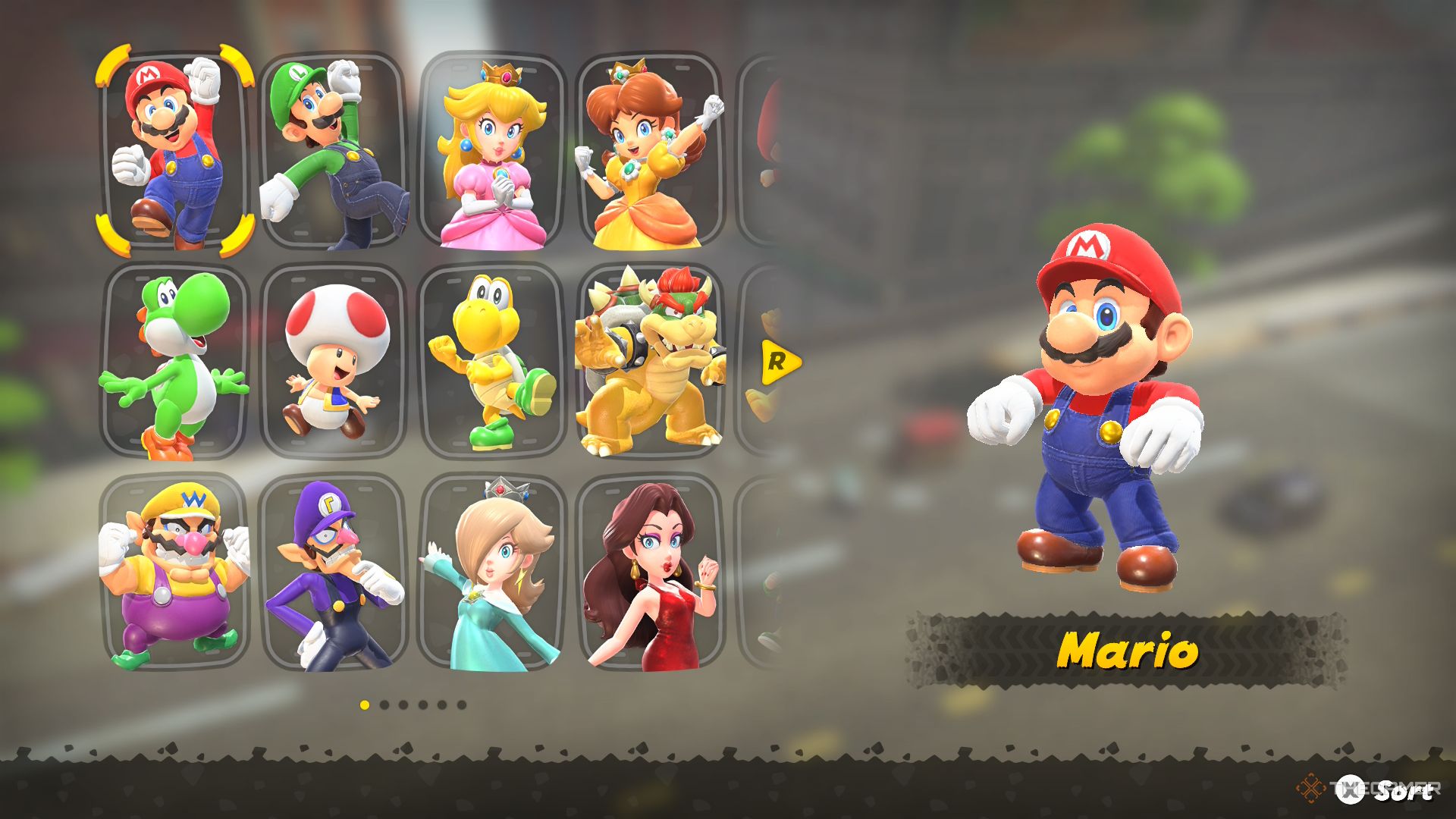Select Daisy's character tile
1456x819 pixels.
pos(649,150)
